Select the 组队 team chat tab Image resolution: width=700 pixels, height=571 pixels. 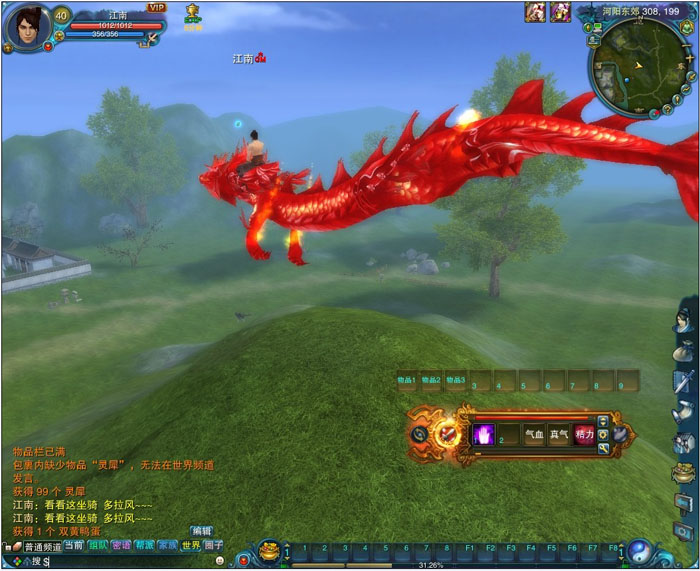[x=98, y=545]
